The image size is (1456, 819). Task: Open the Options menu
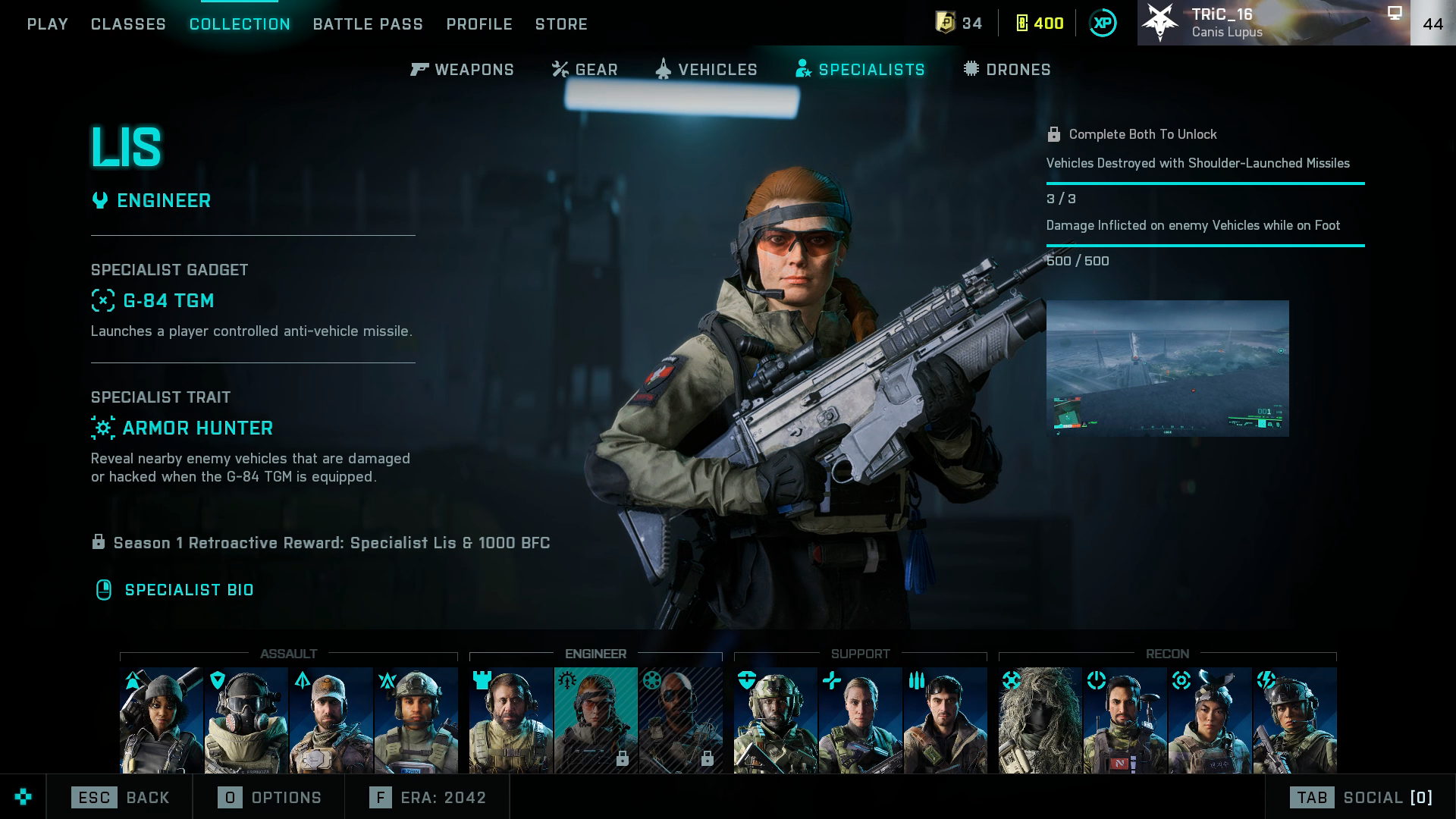pyautogui.click(x=270, y=798)
